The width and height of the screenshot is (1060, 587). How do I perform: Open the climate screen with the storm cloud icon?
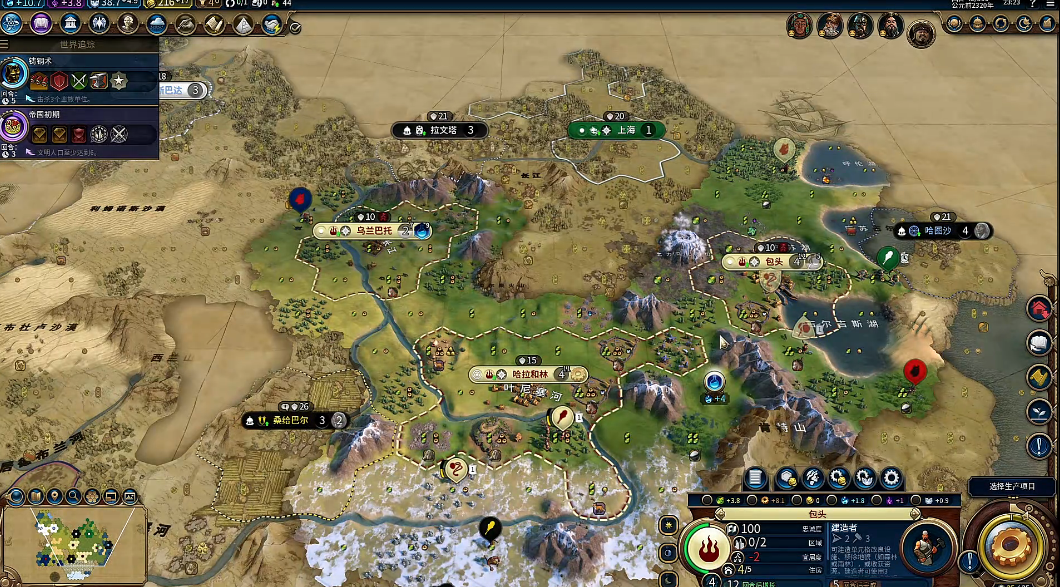pos(156,24)
